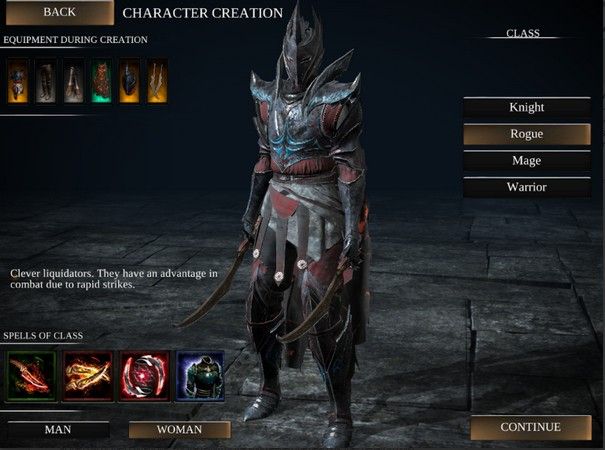Choose the Man gender option
605x450 pixels.
coord(57,429)
